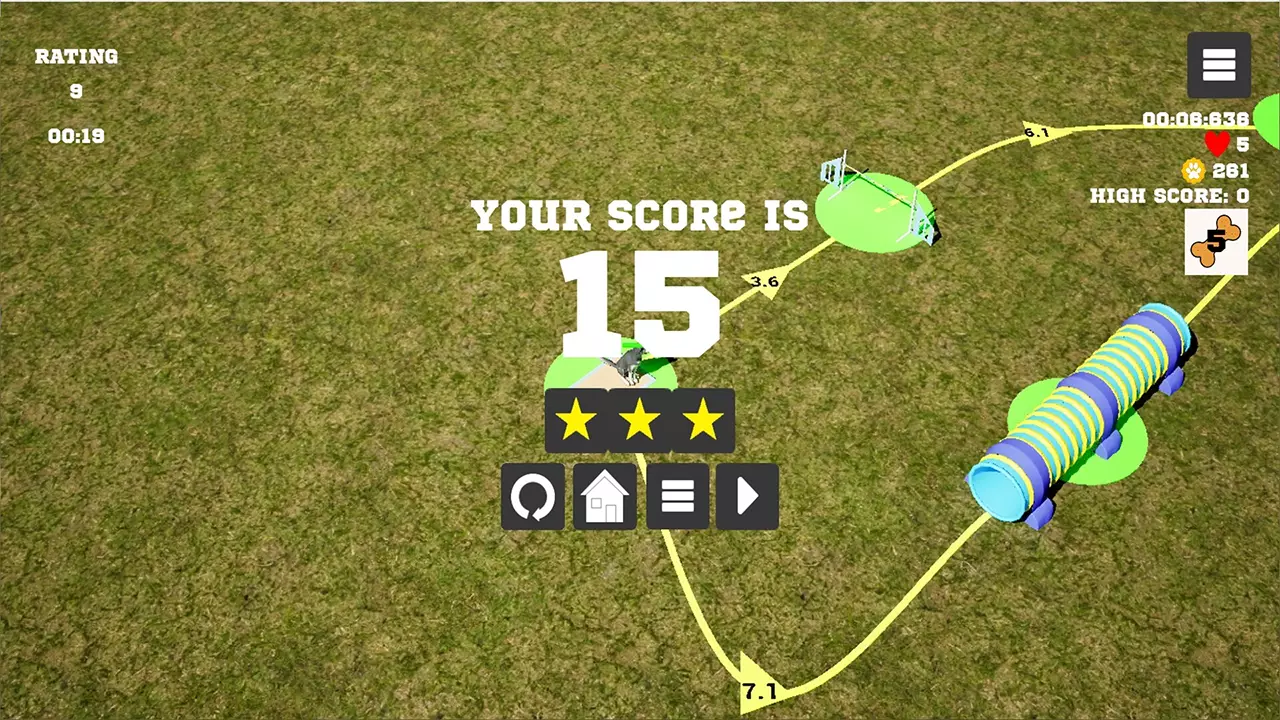Expand options via the three-line list button

(676, 497)
